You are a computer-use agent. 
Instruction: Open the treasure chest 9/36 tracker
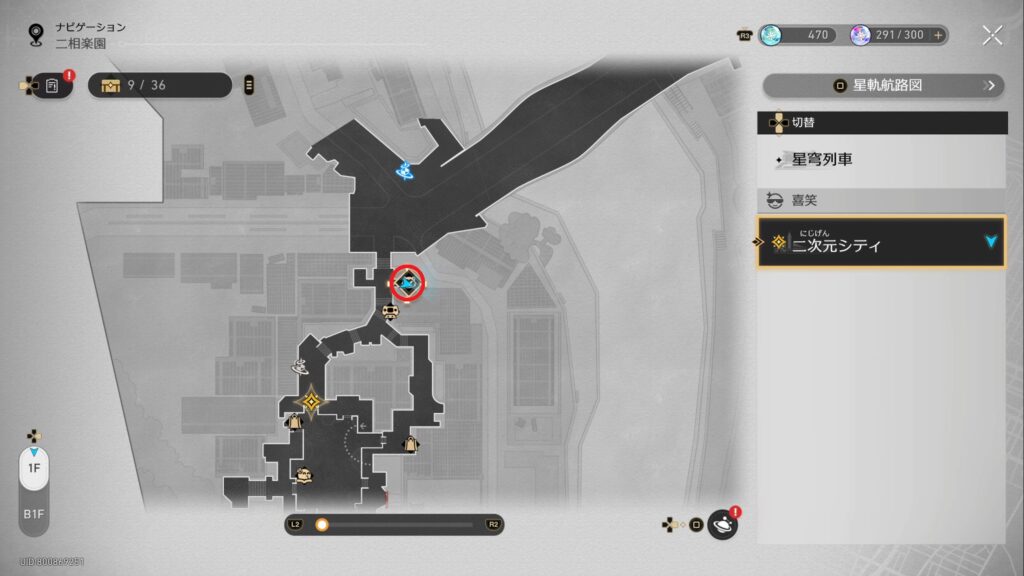point(160,86)
